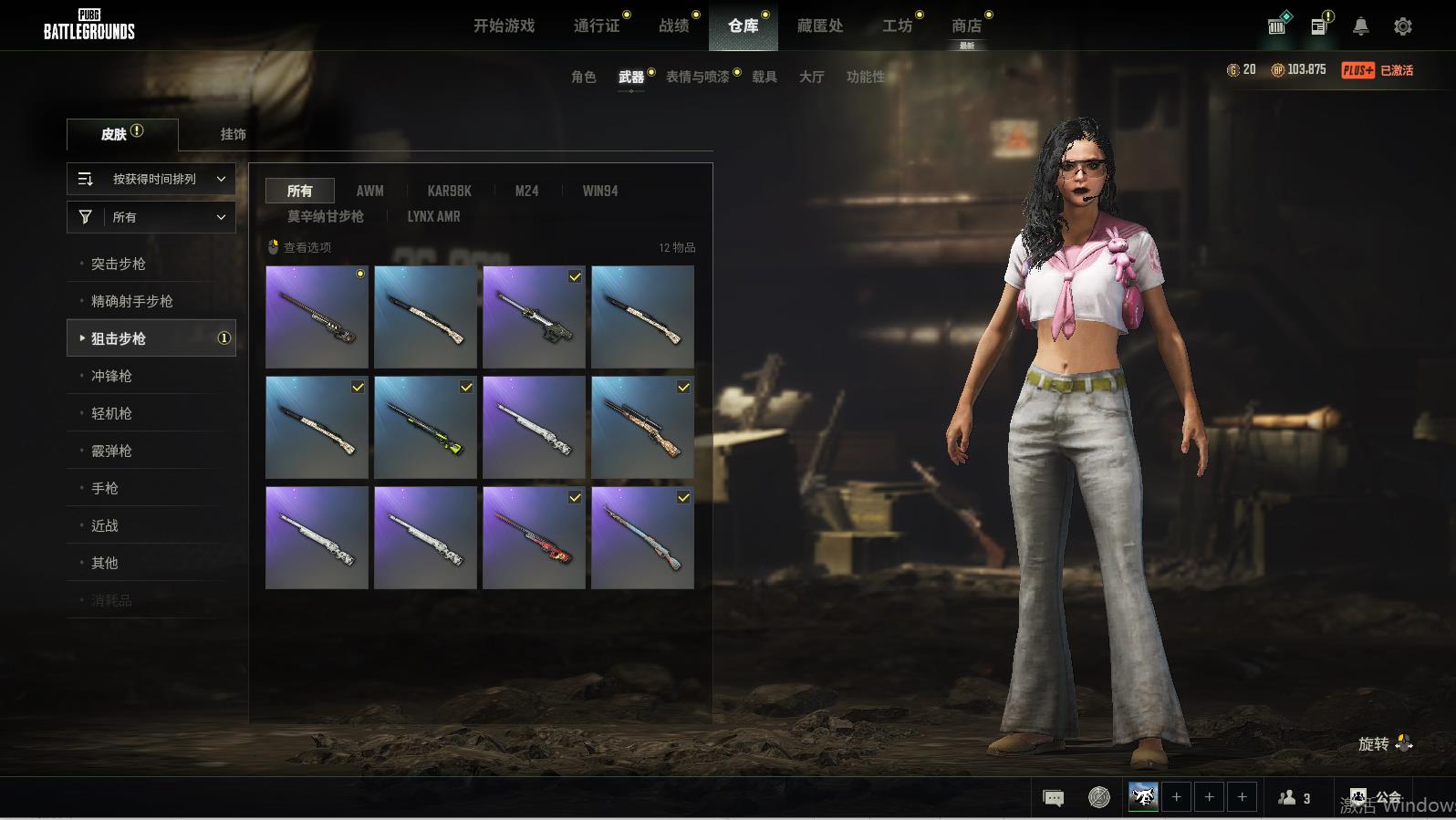Pick the neon green sniper rifle skin

tap(425, 427)
